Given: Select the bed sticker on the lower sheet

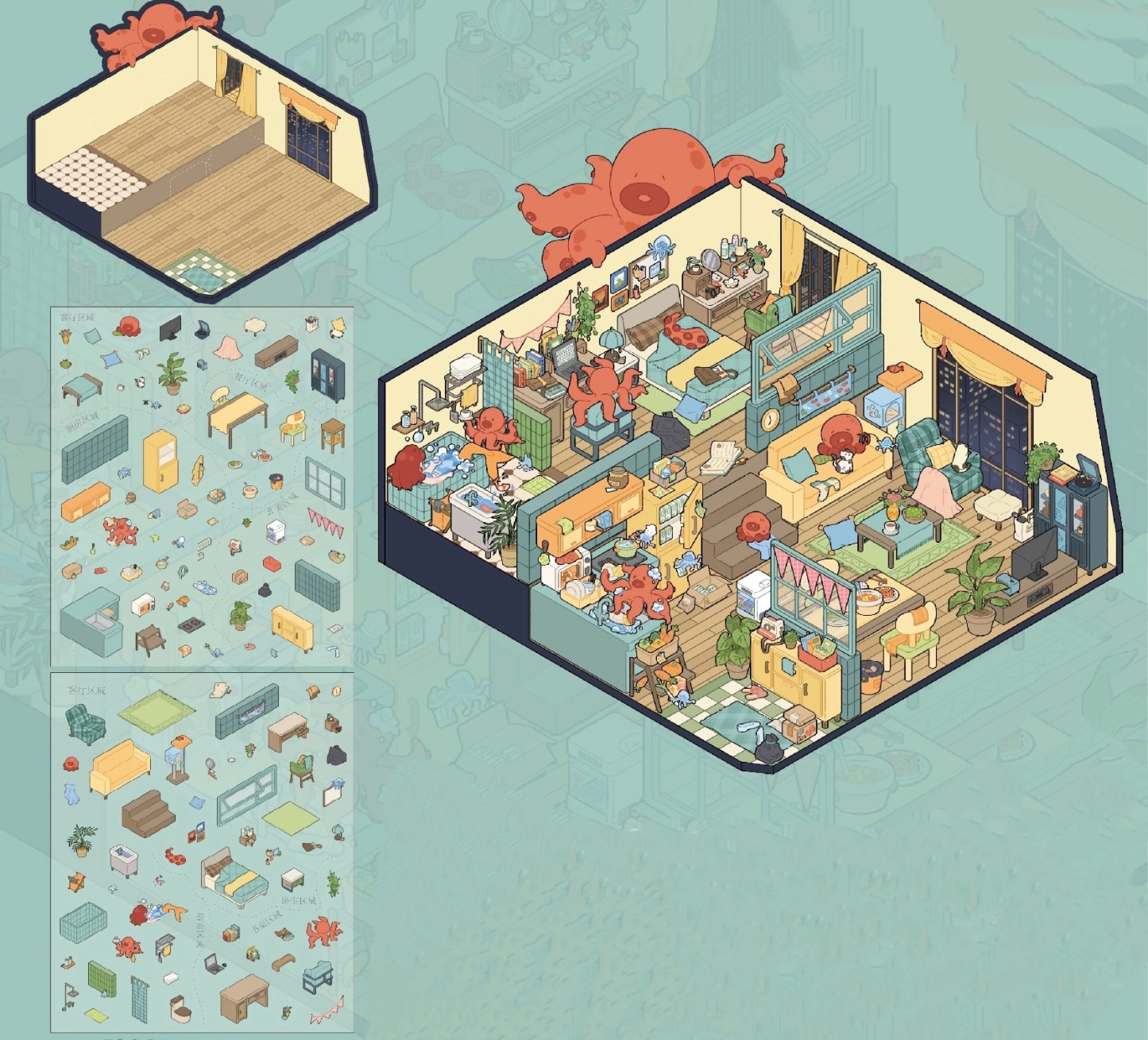Looking at the screenshot, I should click(x=234, y=877).
